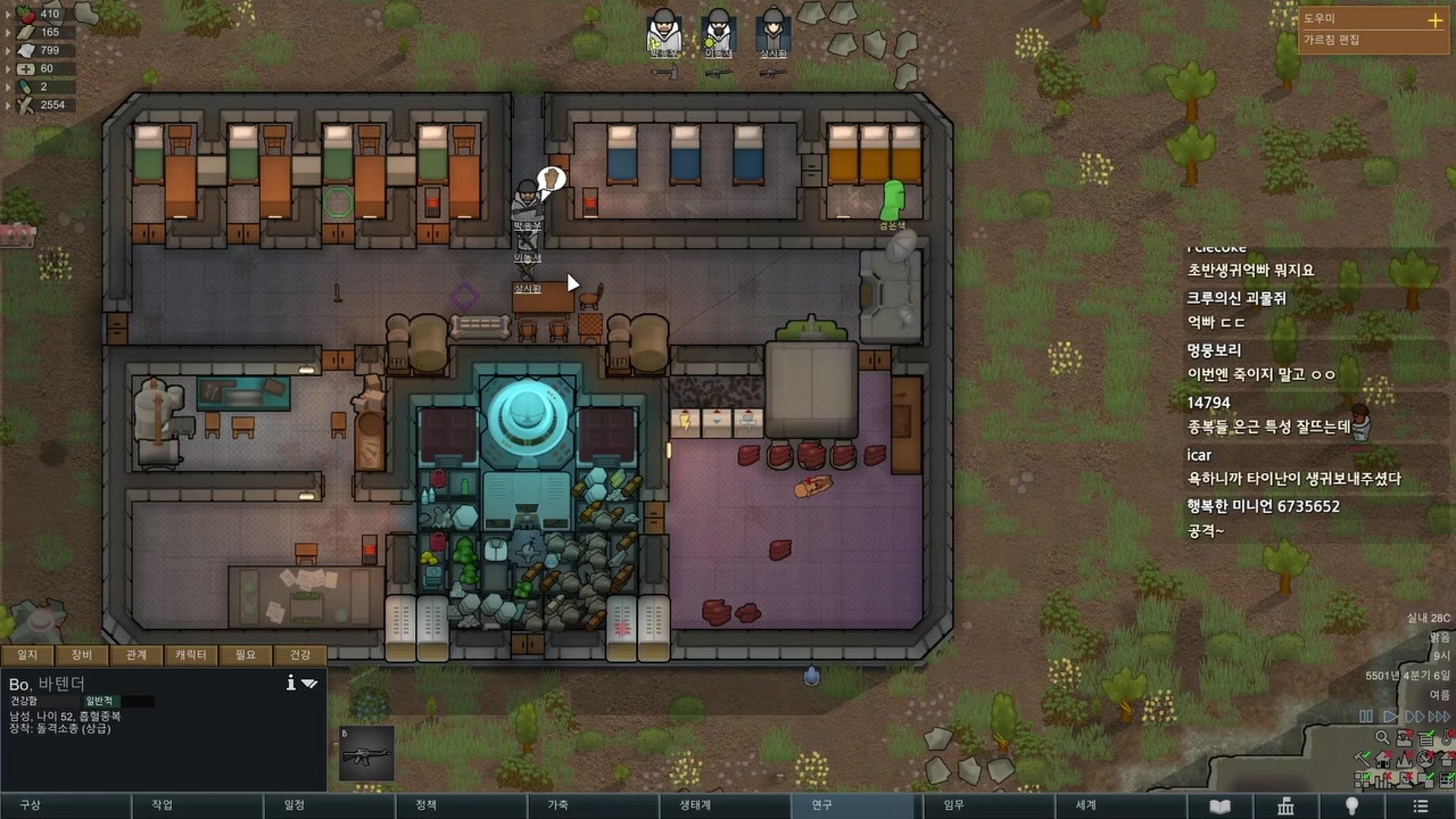Pause the game with the pause button
Screen dimensions: 1456x819
coord(1366,717)
